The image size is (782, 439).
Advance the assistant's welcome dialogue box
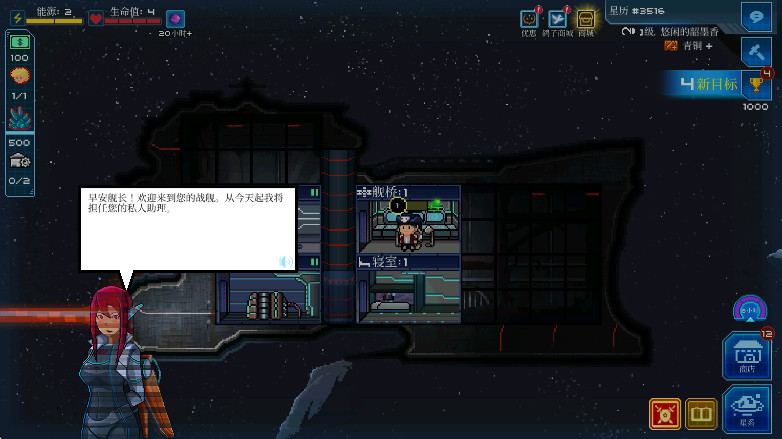(x=187, y=228)
